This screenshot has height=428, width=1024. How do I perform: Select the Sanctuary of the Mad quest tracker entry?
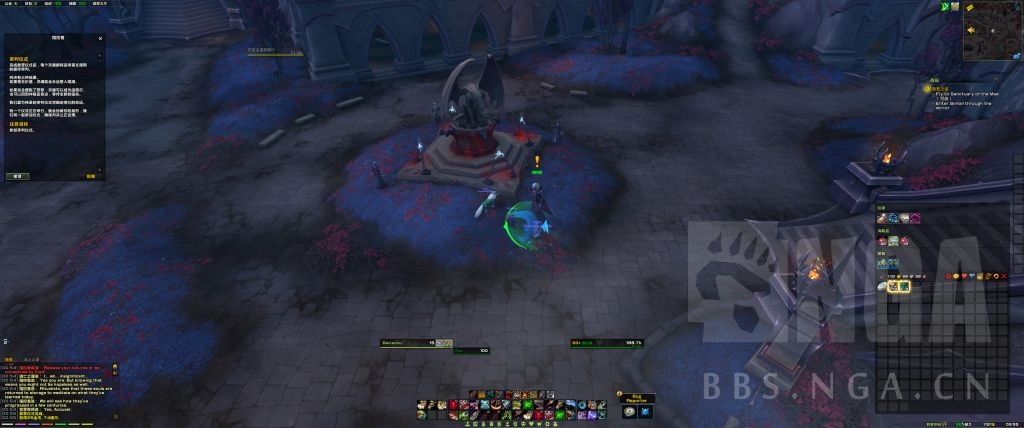pyautogui.click(x=964, y=93)
